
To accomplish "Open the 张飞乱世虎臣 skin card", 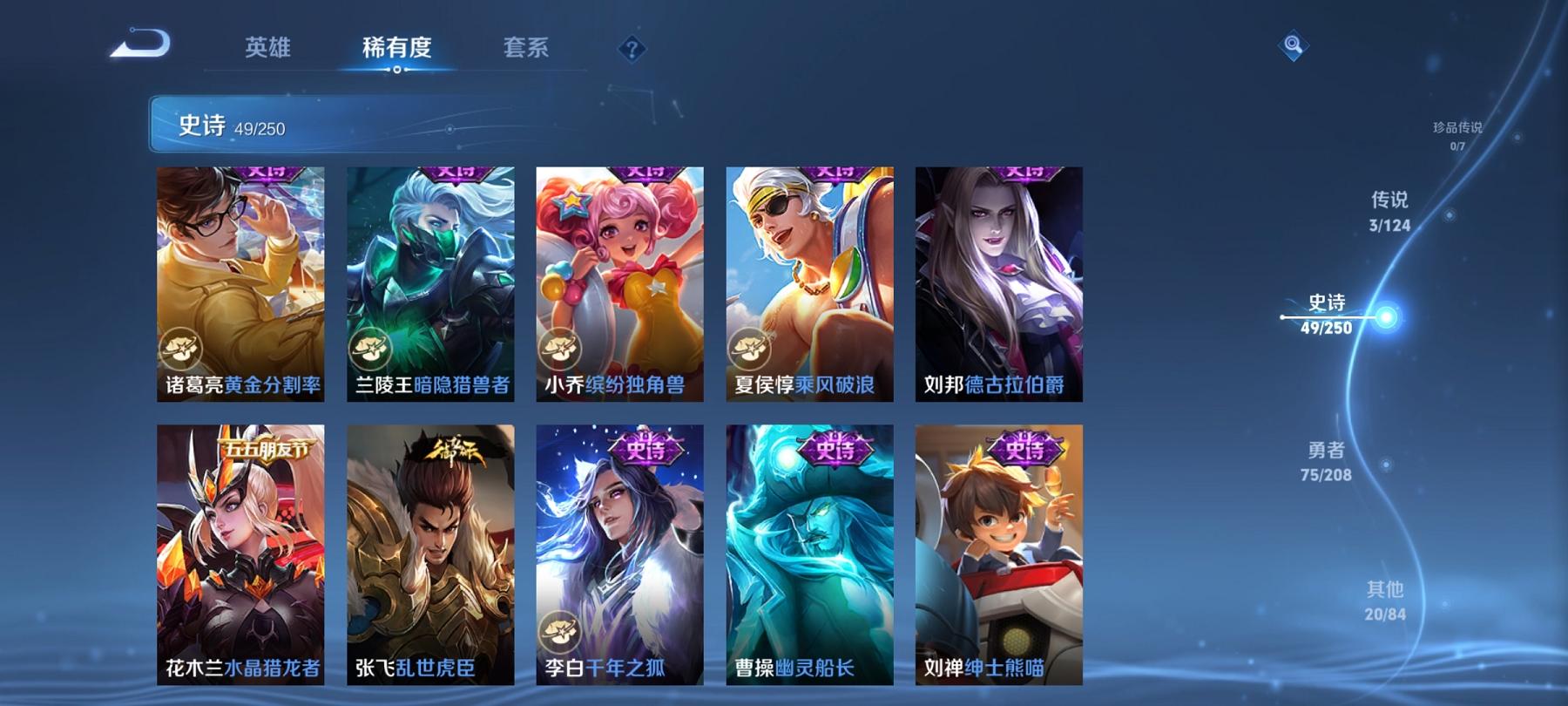I will click(x=429, y=558).
